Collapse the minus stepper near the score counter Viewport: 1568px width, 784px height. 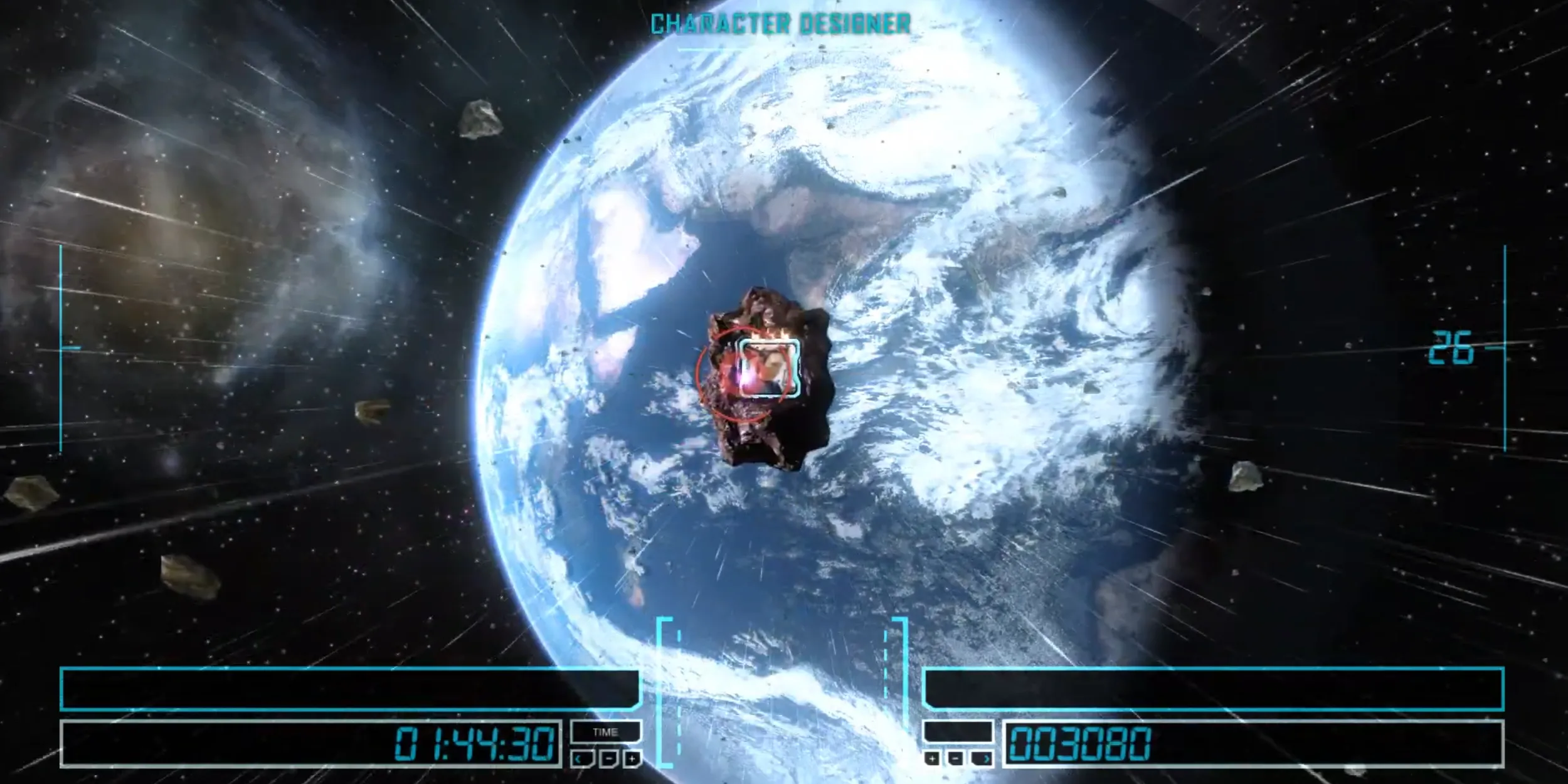(956, 758)
